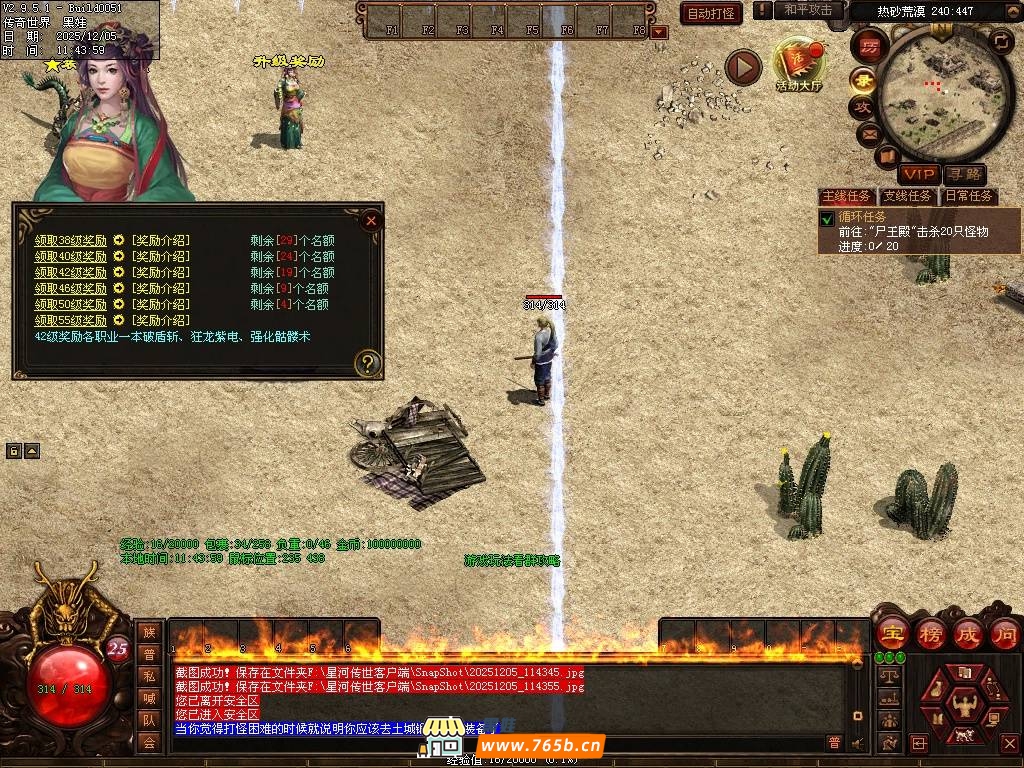Select the 队 team chat channel

coord(149,719)
